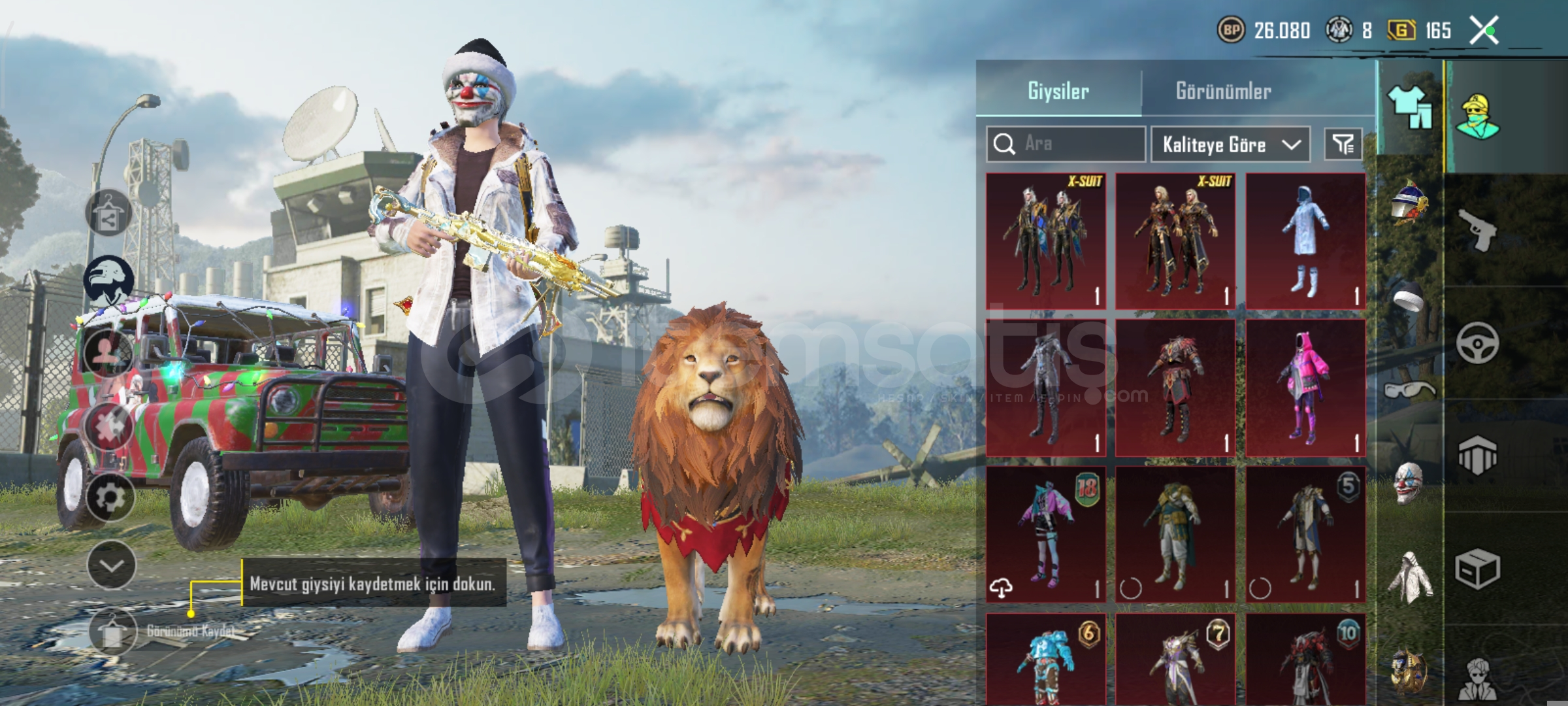Select the clown mask slot
The height and width of the screenshot is (706, 1568).
[x=1409, y=484]
